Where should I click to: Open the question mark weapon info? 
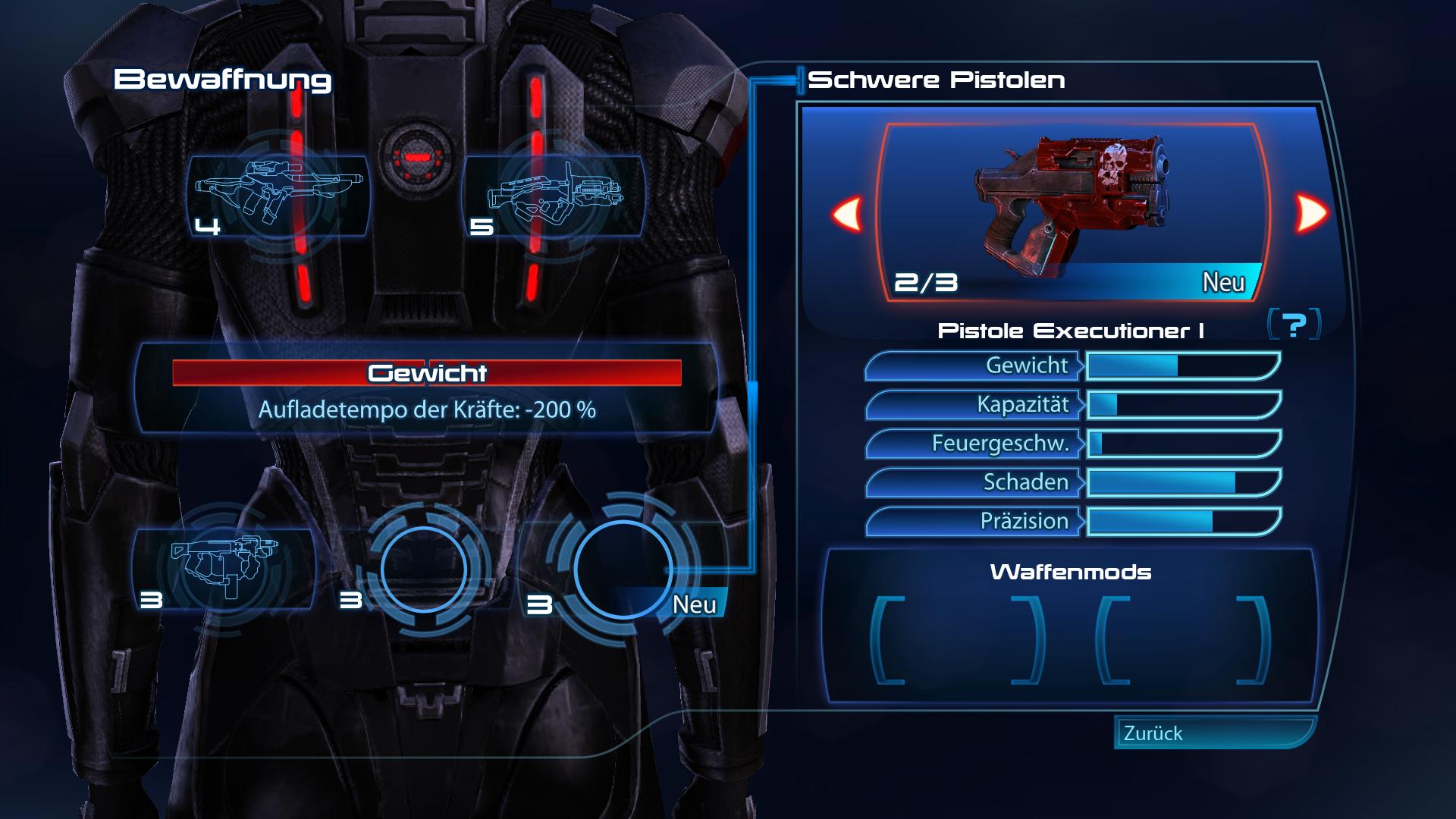pos(1294,325)
